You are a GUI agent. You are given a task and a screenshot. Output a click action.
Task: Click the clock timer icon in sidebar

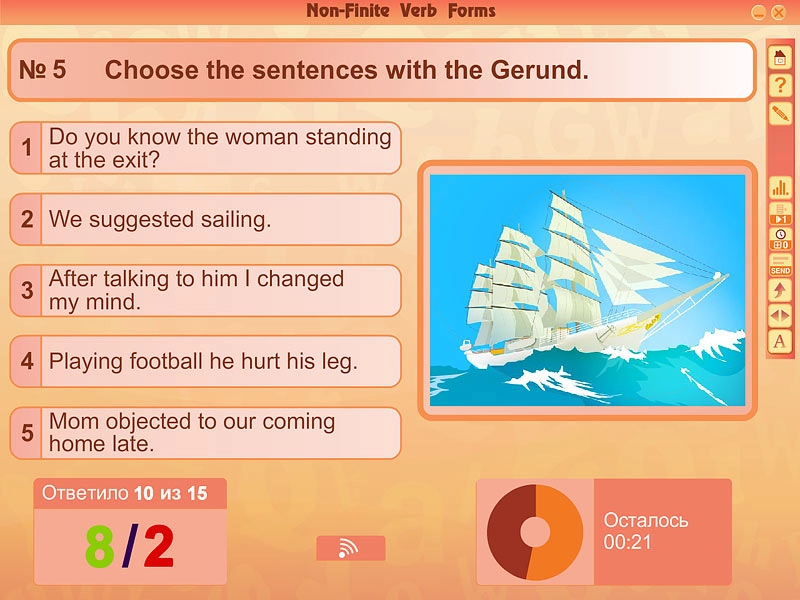(x=780, y=238)
